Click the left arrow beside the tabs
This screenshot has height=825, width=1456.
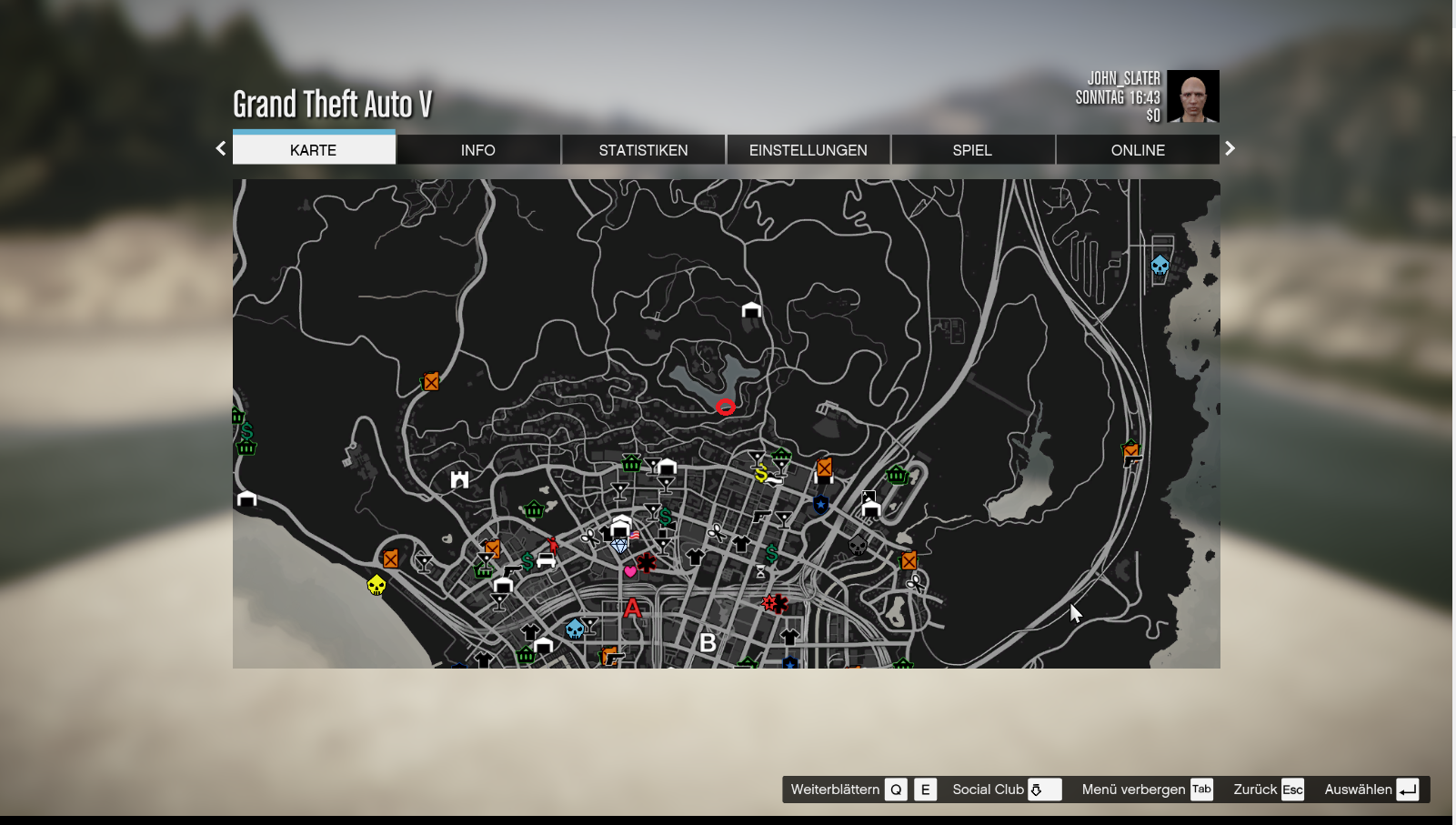221,148
